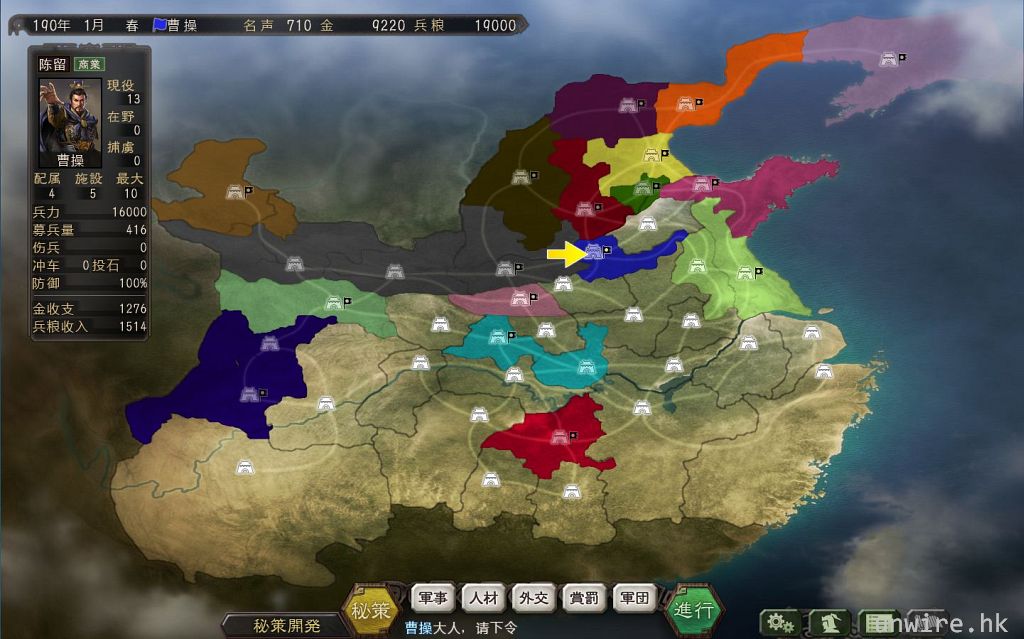Screen dimensions: 1024x639
Task: Open the 軍事 military menu
Action: [x=435, y=598]
